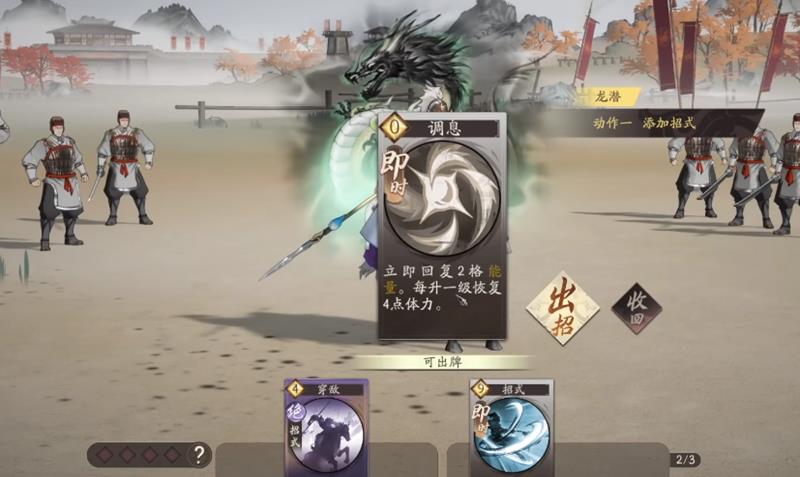The height and width of the screenshot is (477, 800).
Task: Open the question mark help icon
Action: point(200,456)
